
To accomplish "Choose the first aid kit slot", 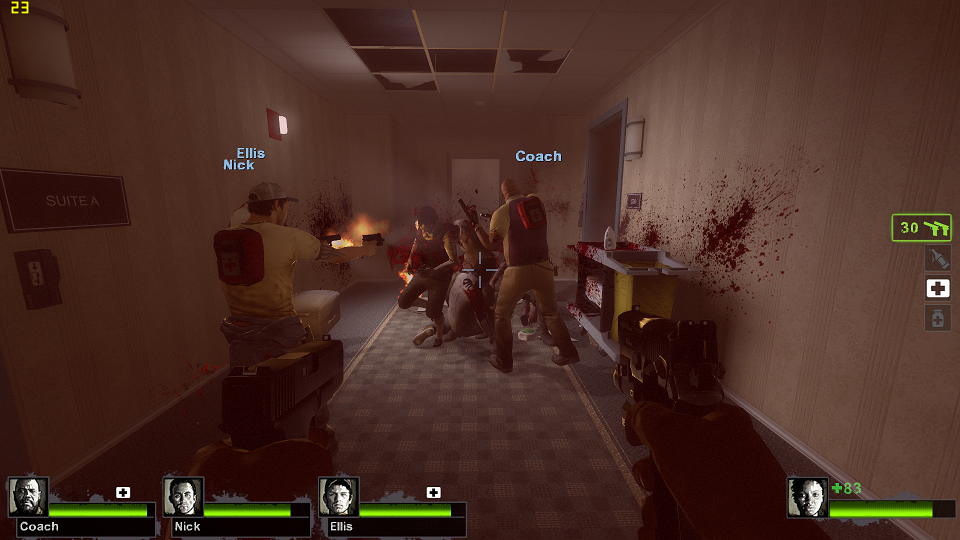I will [937, 288].
